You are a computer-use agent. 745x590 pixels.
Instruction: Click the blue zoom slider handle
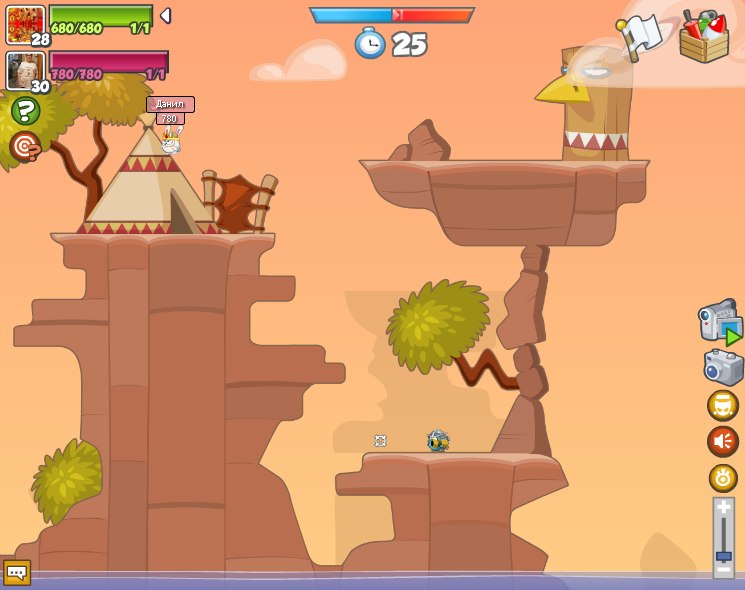point(723,556)
